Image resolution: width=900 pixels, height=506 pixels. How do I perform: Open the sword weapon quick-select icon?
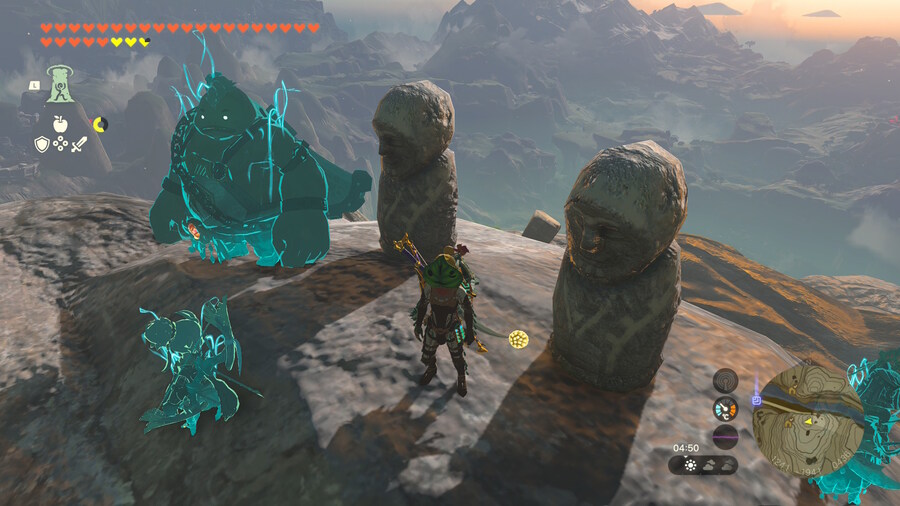point(79,145)
